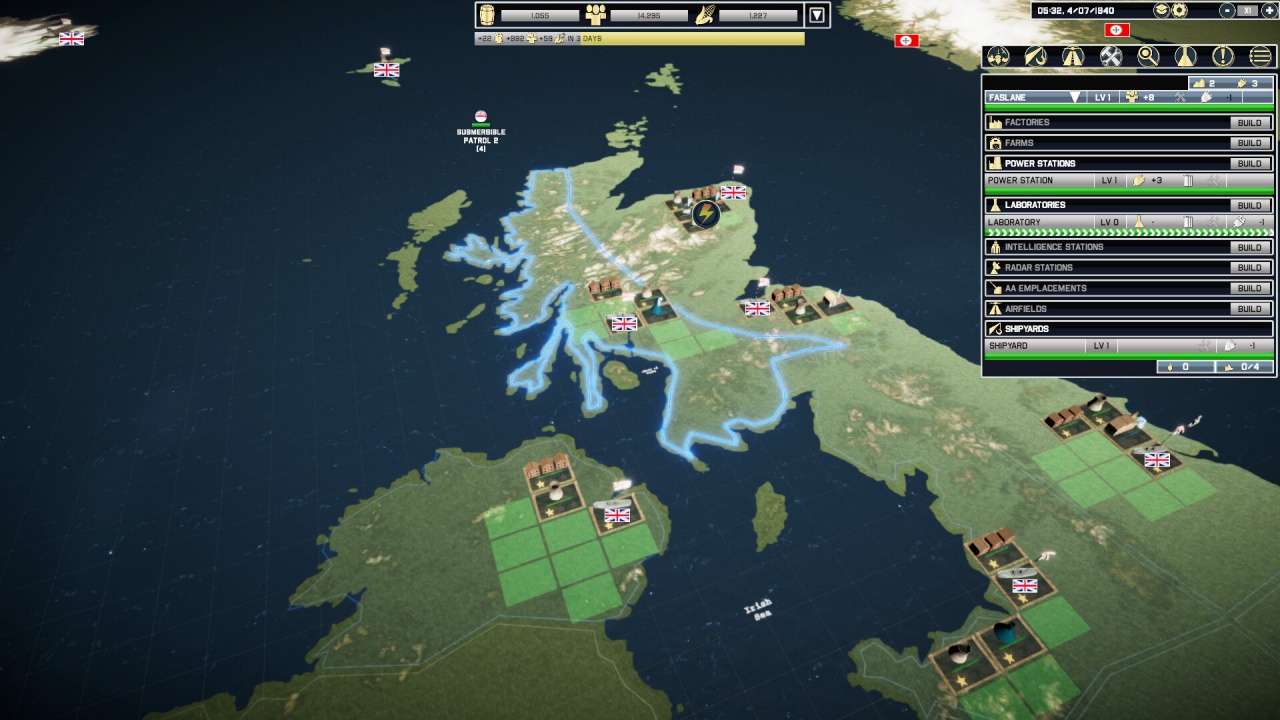
Task: Open the gear settings icon
Action: (x=1180, y=10)
